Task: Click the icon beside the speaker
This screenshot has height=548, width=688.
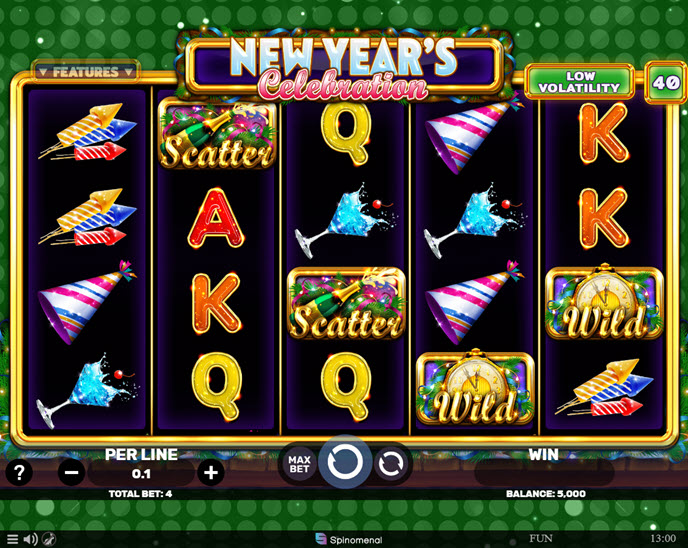Action: click(x=49, y=539)
